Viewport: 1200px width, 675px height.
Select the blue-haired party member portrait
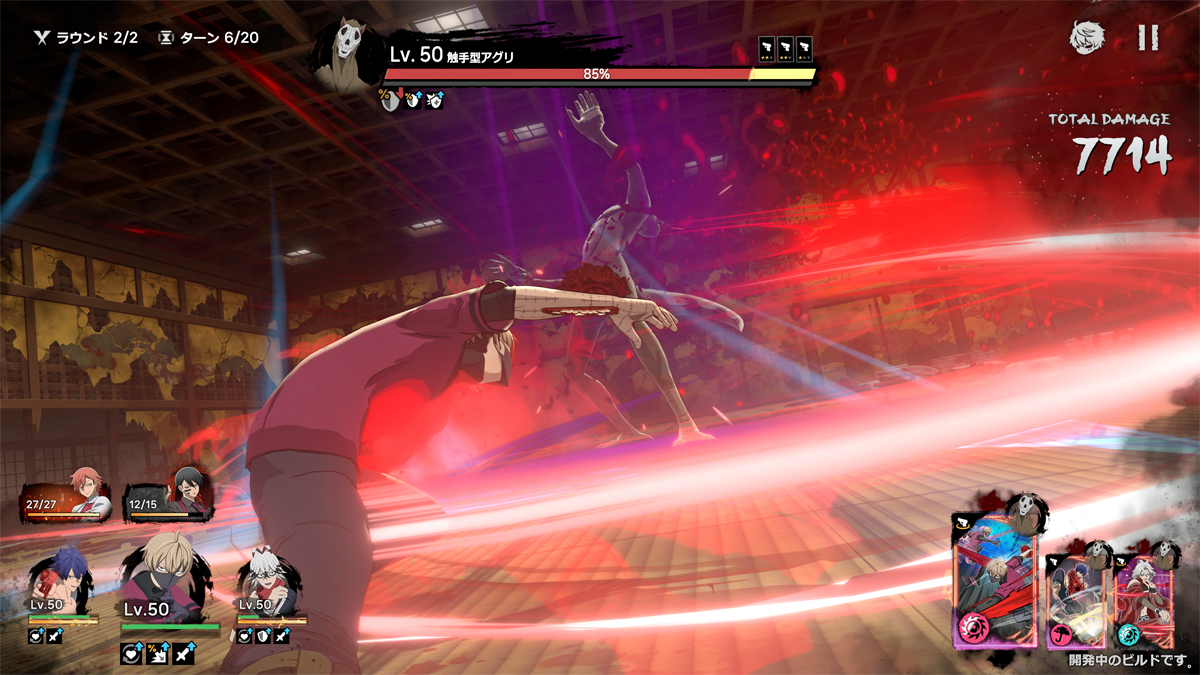(60, 582)
